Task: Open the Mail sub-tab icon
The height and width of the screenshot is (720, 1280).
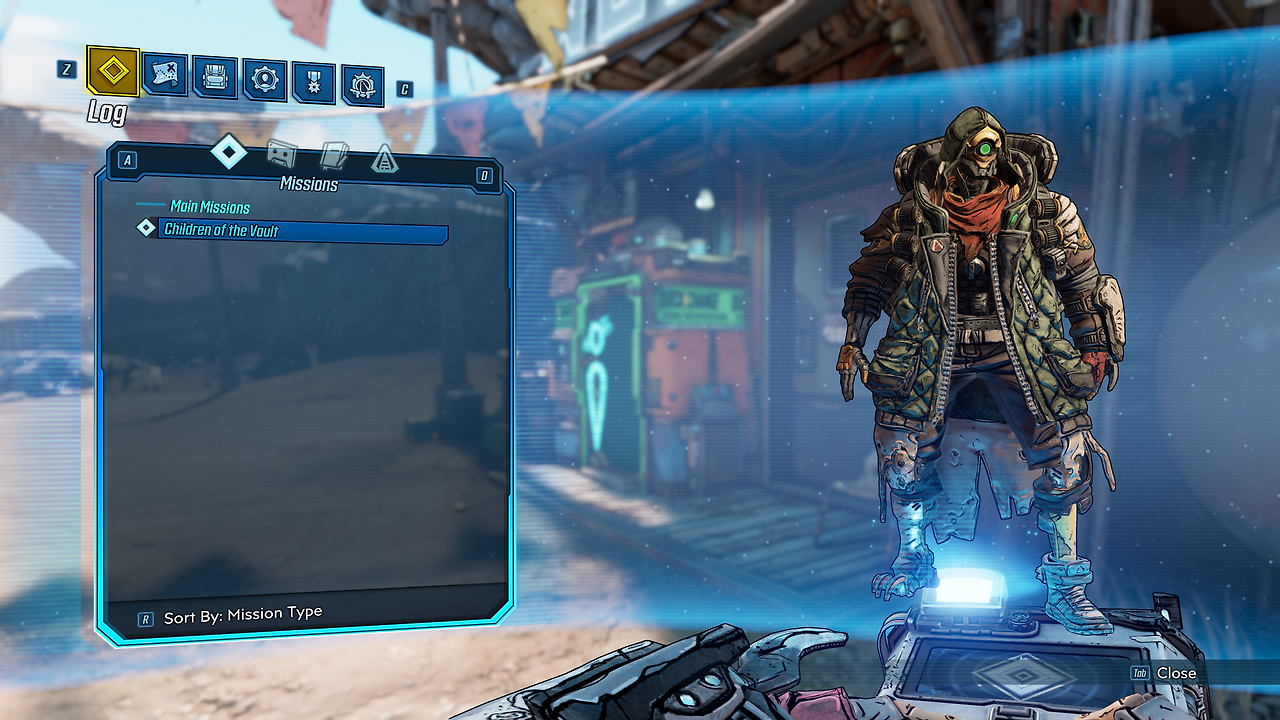Action: click(x=335, y=156)
